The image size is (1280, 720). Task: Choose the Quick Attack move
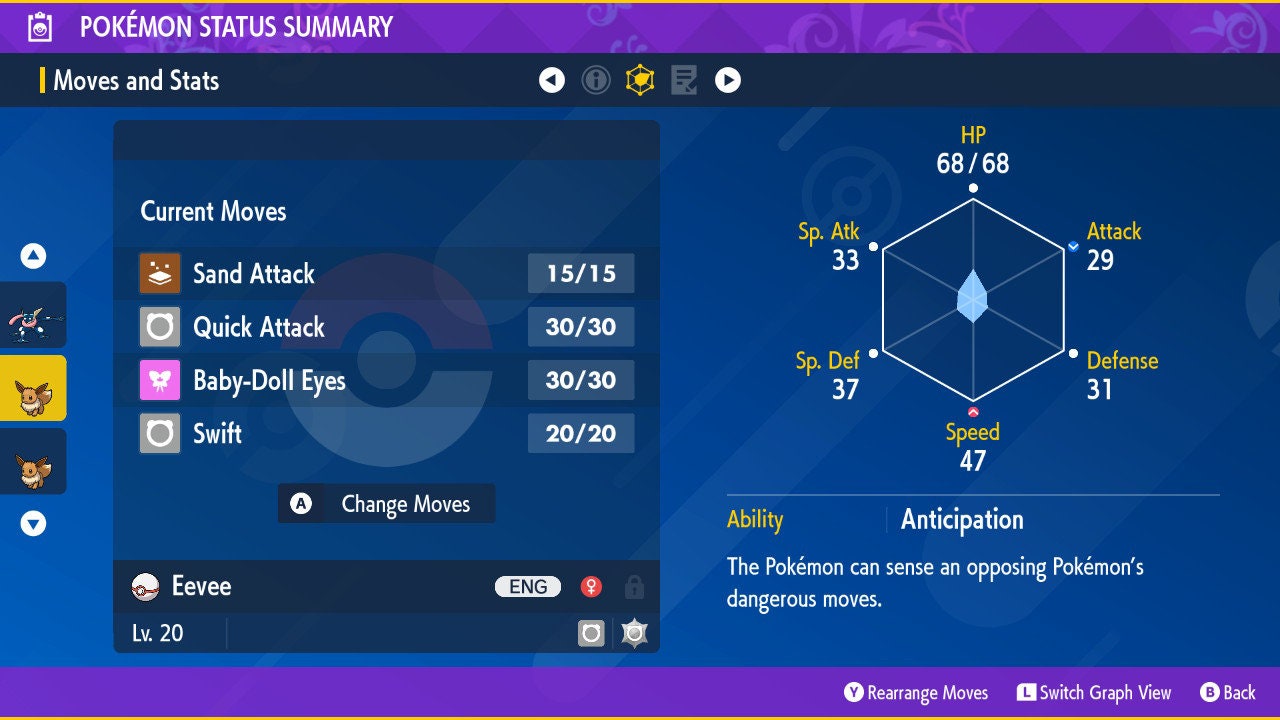386,327
